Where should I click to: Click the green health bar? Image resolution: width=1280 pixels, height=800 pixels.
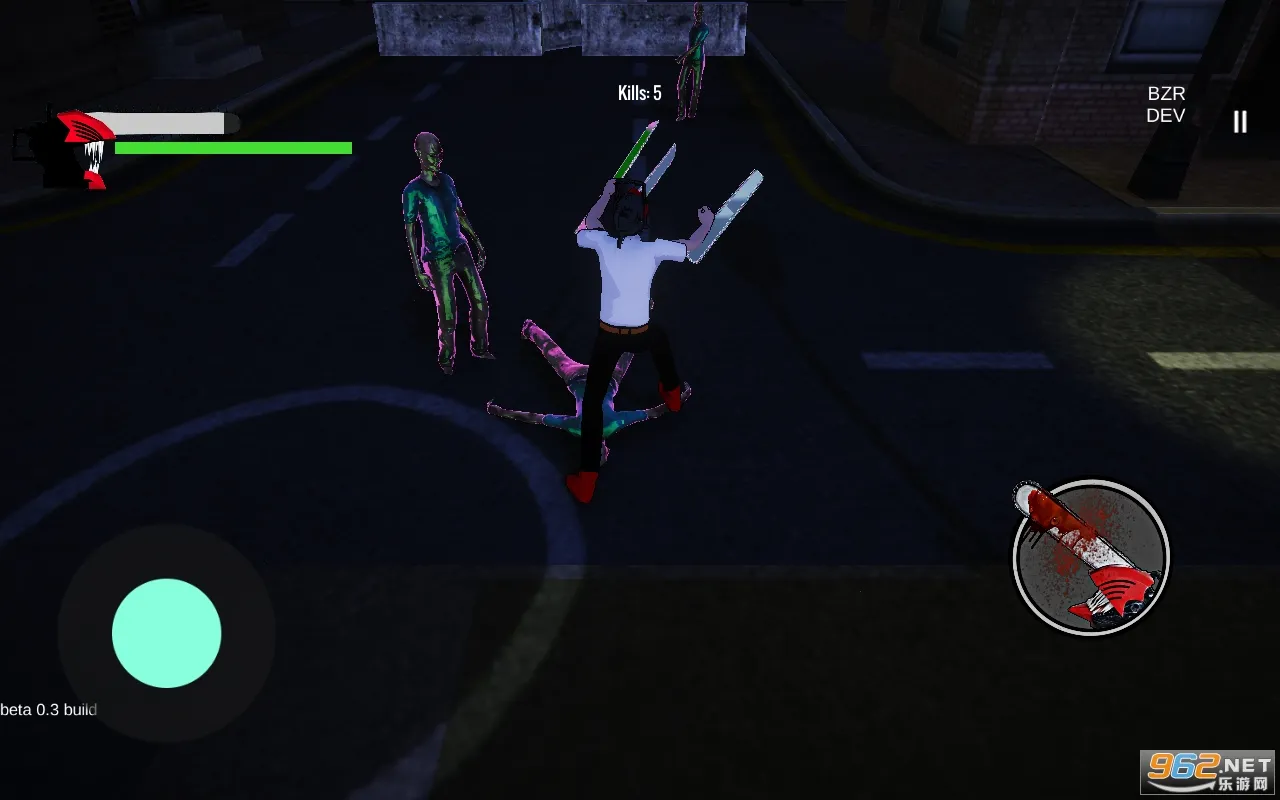click(x=234, y=147)
